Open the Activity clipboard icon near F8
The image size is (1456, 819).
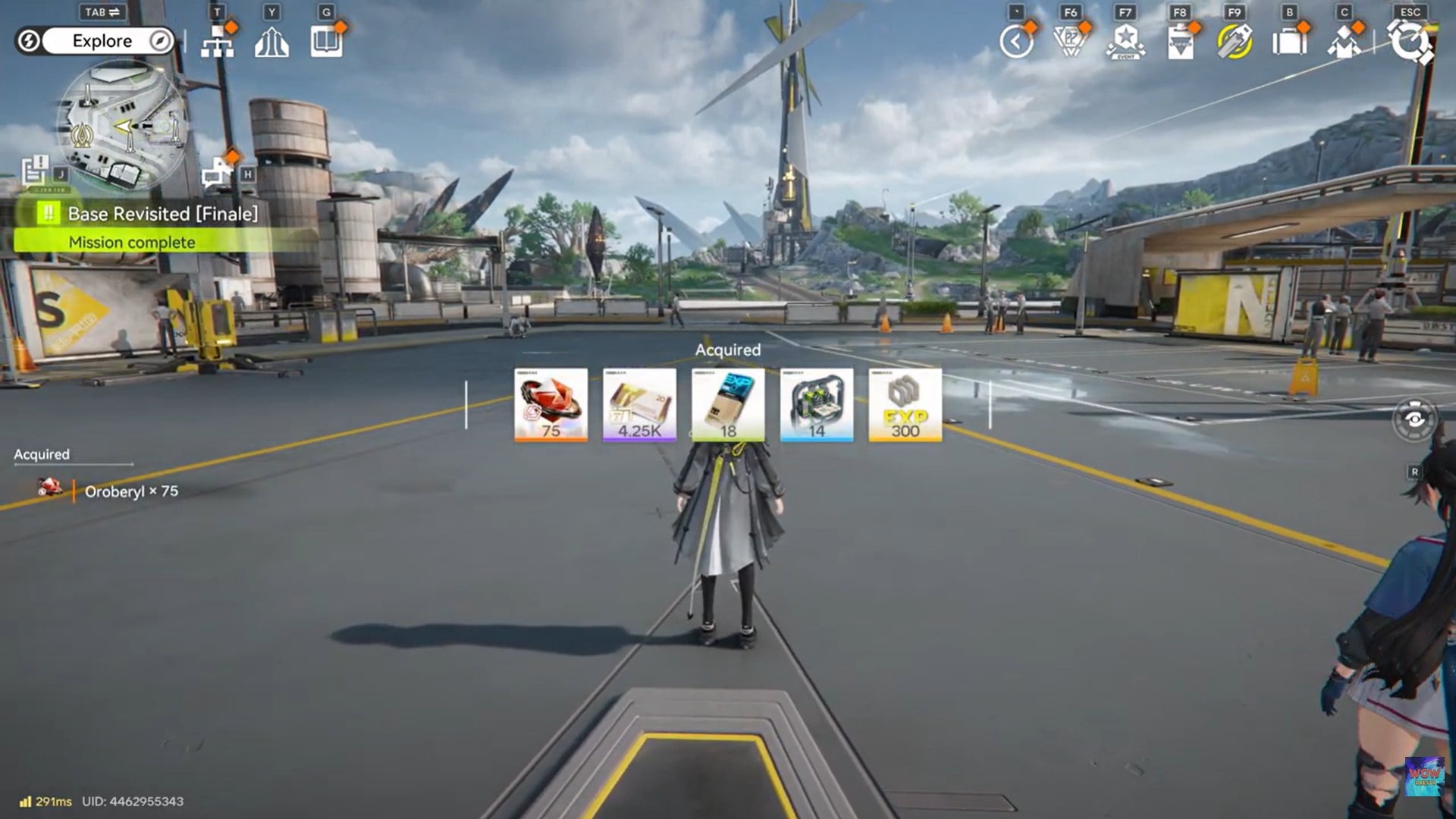click(x=1181, y=42)
